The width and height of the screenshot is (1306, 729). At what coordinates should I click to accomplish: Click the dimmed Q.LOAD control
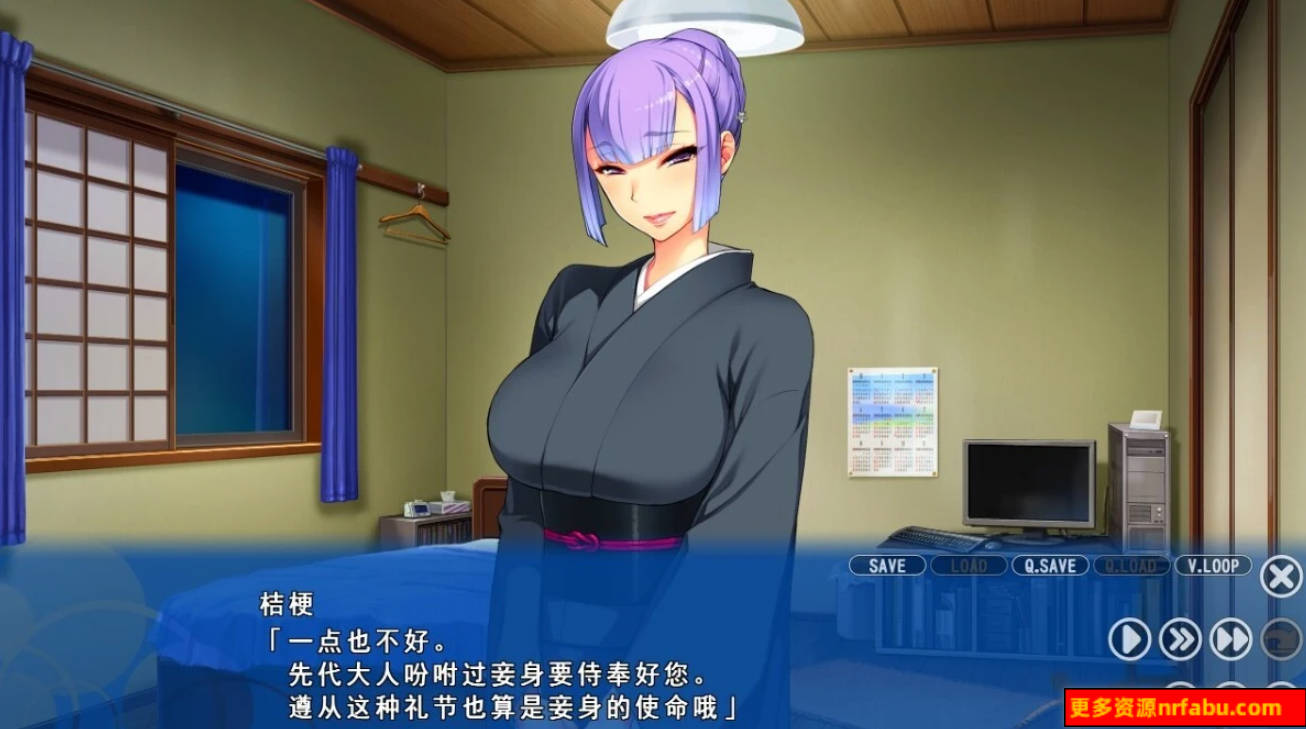pyautogui.click(x=1131, y=566)
